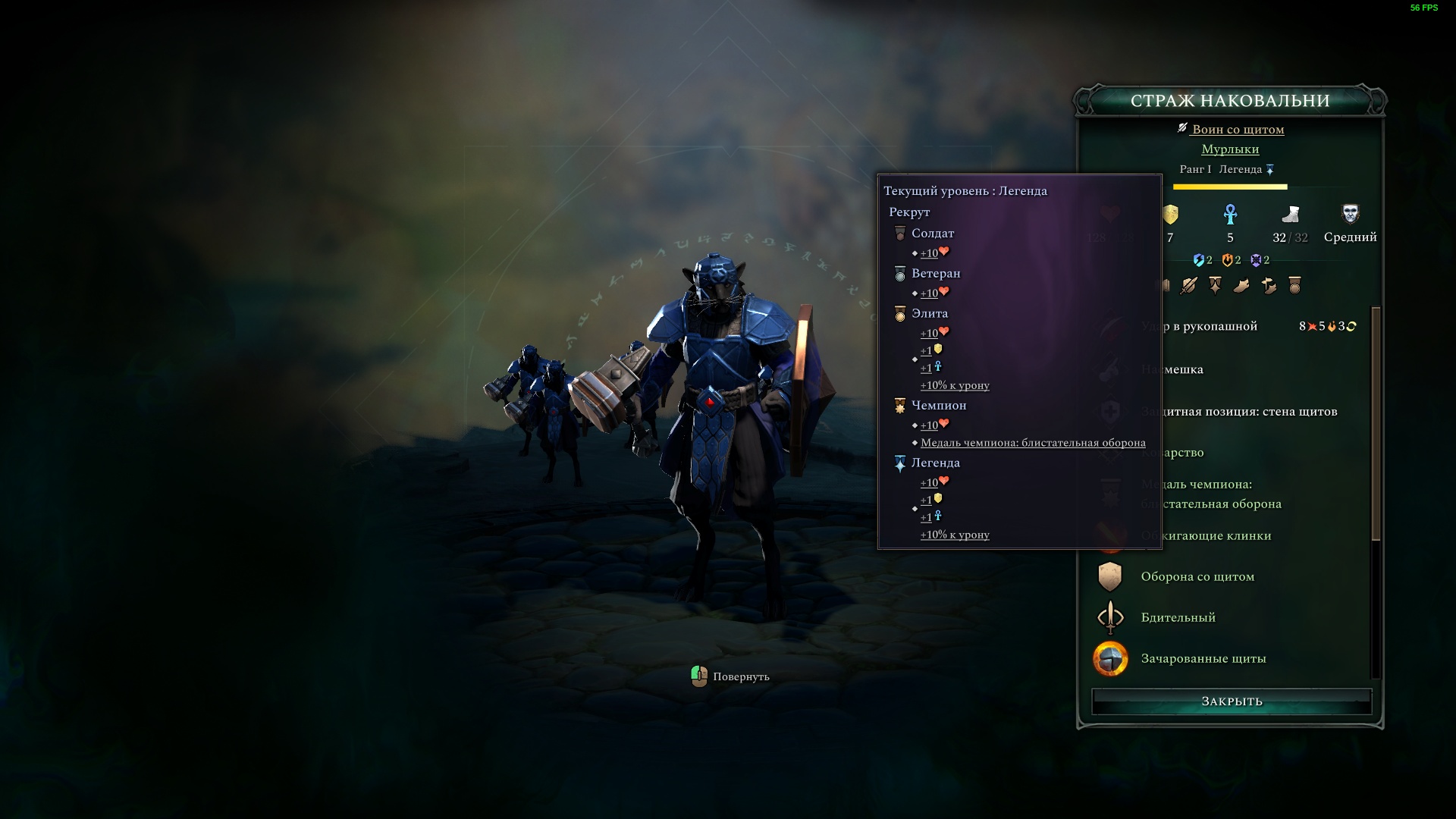
Task: Click the boot movement points icon
Action: [1290, 215]
